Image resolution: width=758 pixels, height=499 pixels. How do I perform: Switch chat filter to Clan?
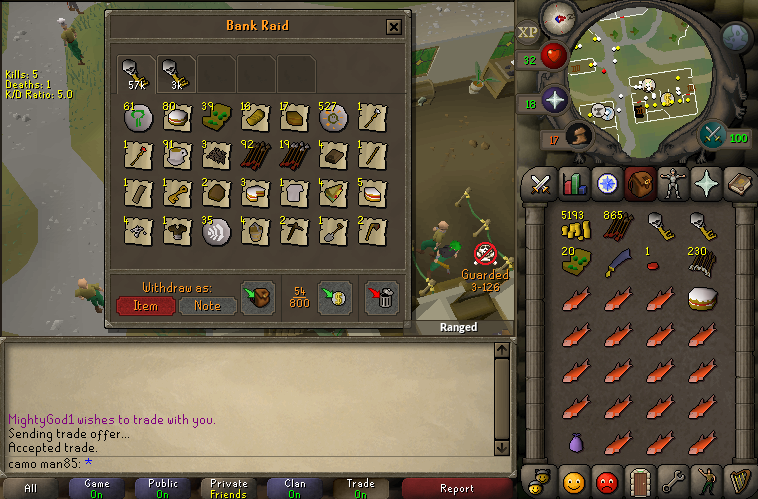[295, 488]
